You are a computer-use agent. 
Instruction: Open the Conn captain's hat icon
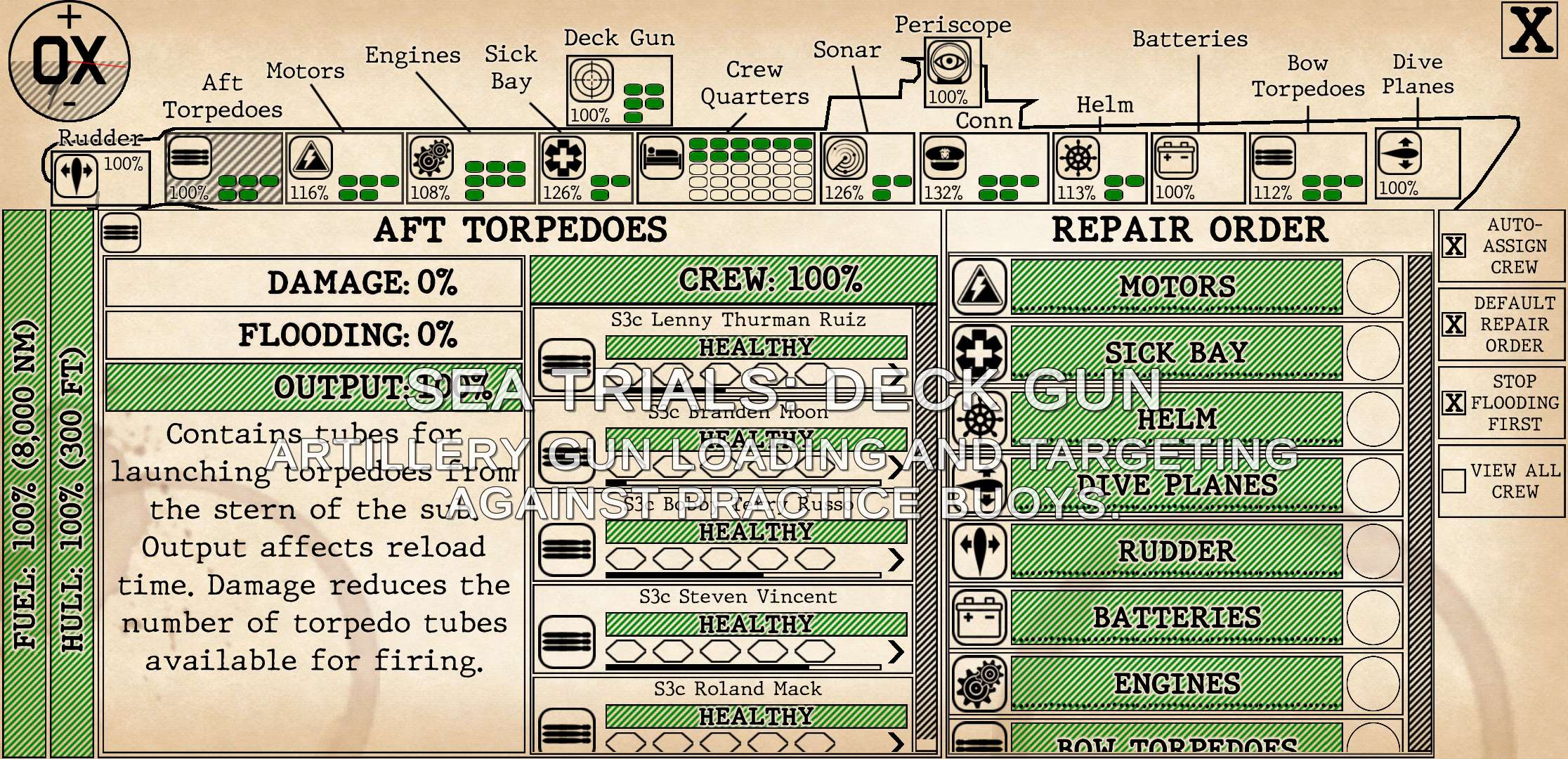[x=944, y=157]
